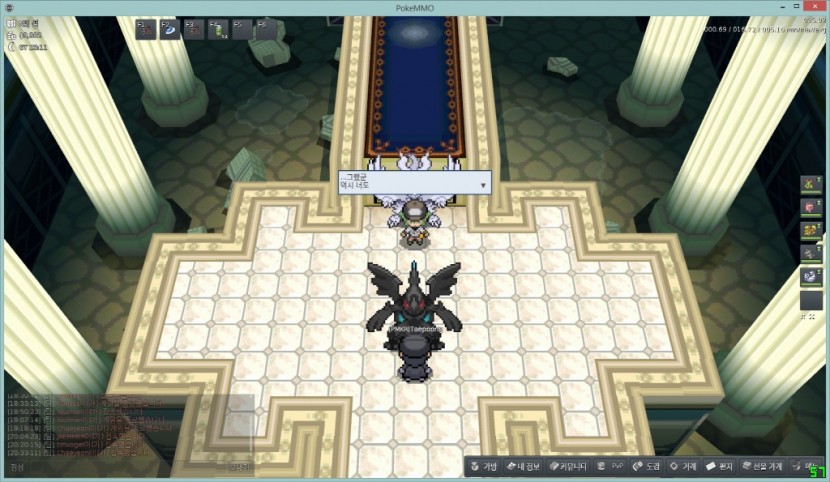Select the third party Pokémon, yellow icon
This screenshot has height=482, width=830.
click(x=811, y=231)
